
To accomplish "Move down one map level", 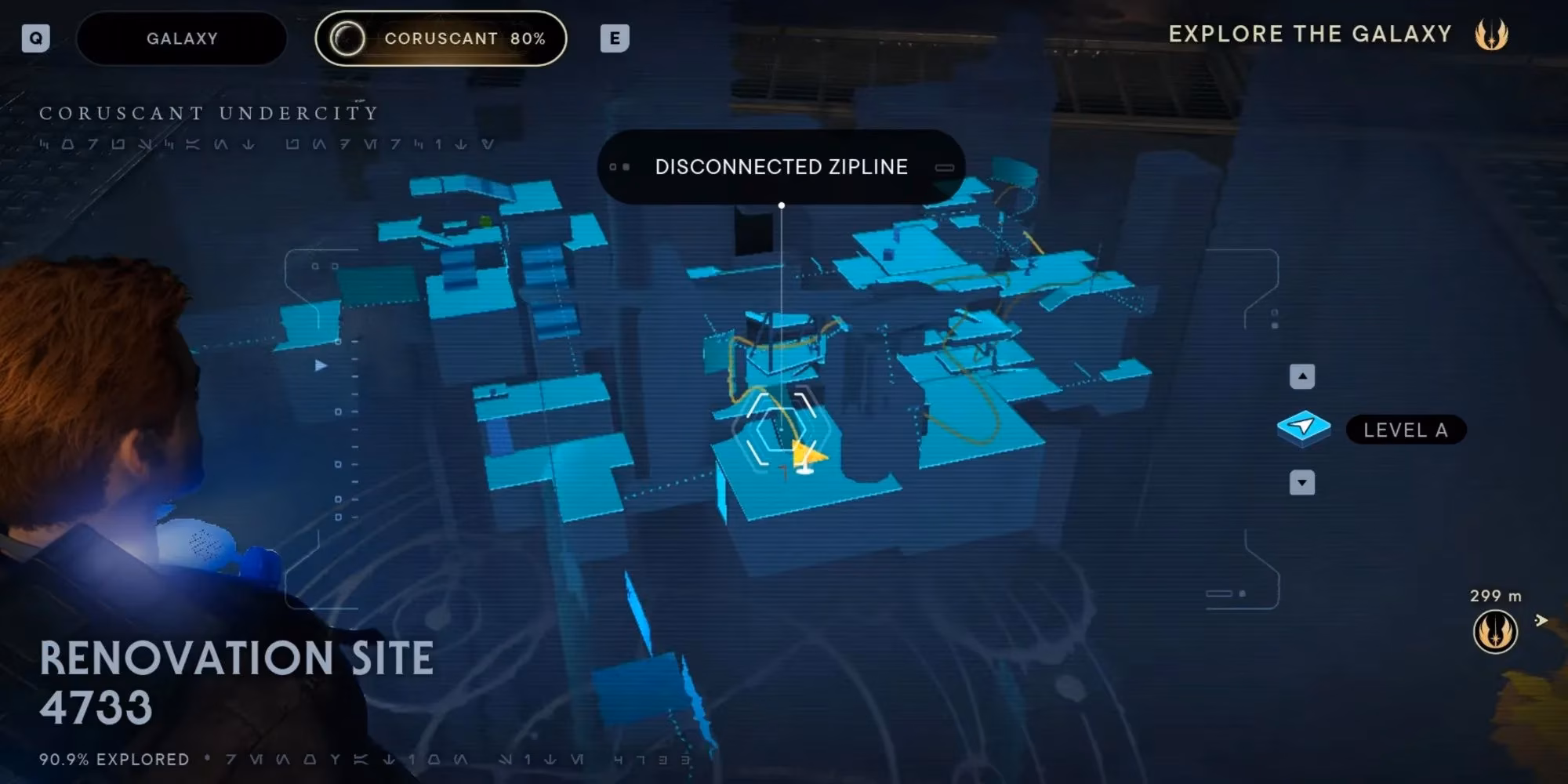I will point(1302,483).
